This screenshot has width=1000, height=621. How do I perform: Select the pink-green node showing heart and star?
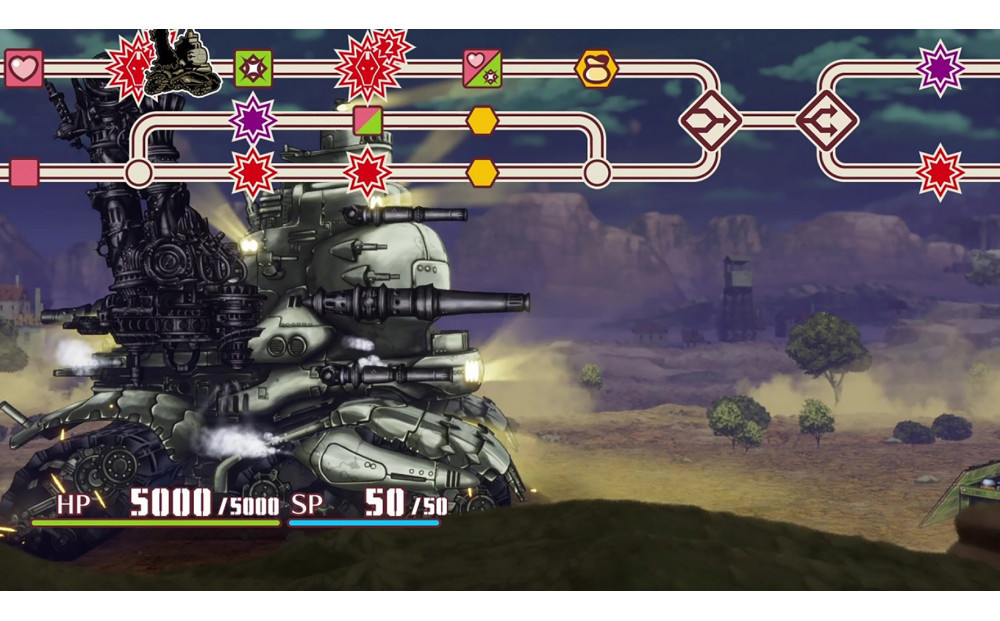click(482, 69)
